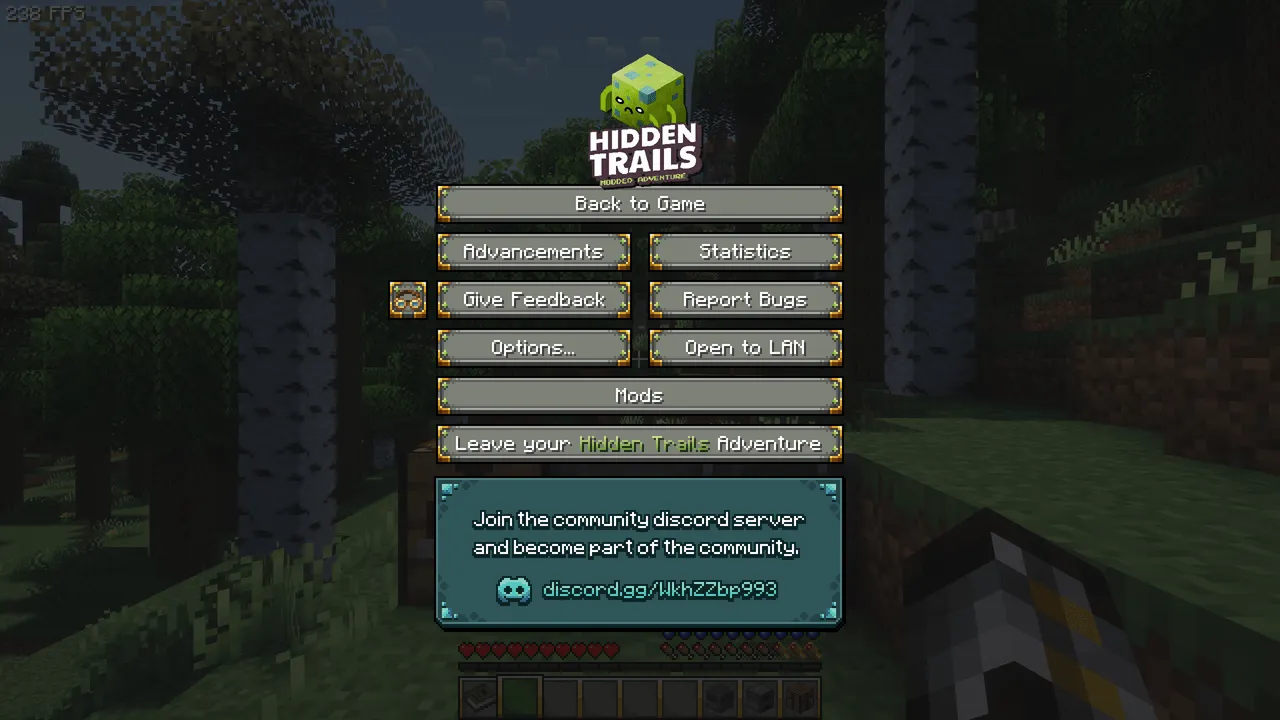Click the Give Feedback button
This screenshot has width=1280, height=720.
(x=533, y=299)
